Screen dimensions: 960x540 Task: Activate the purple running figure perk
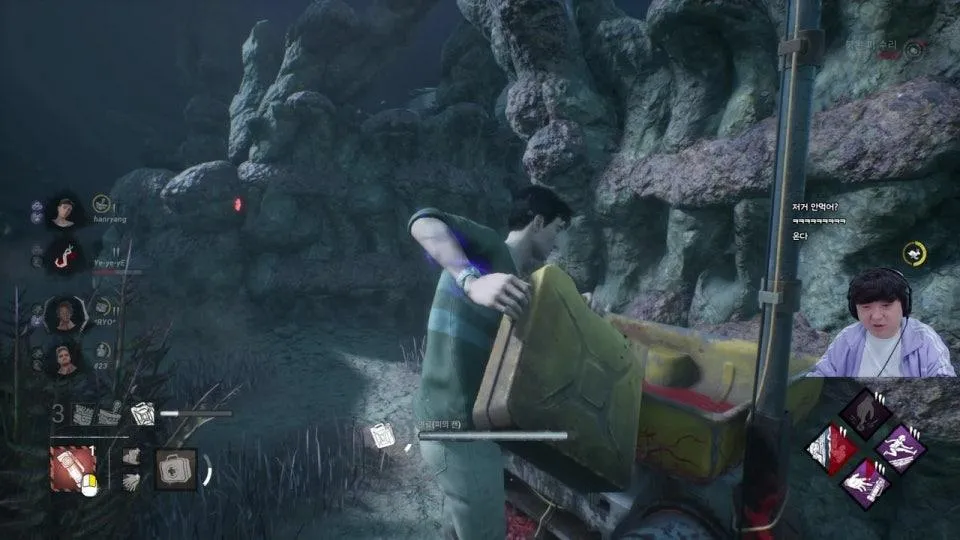[899, 447]
